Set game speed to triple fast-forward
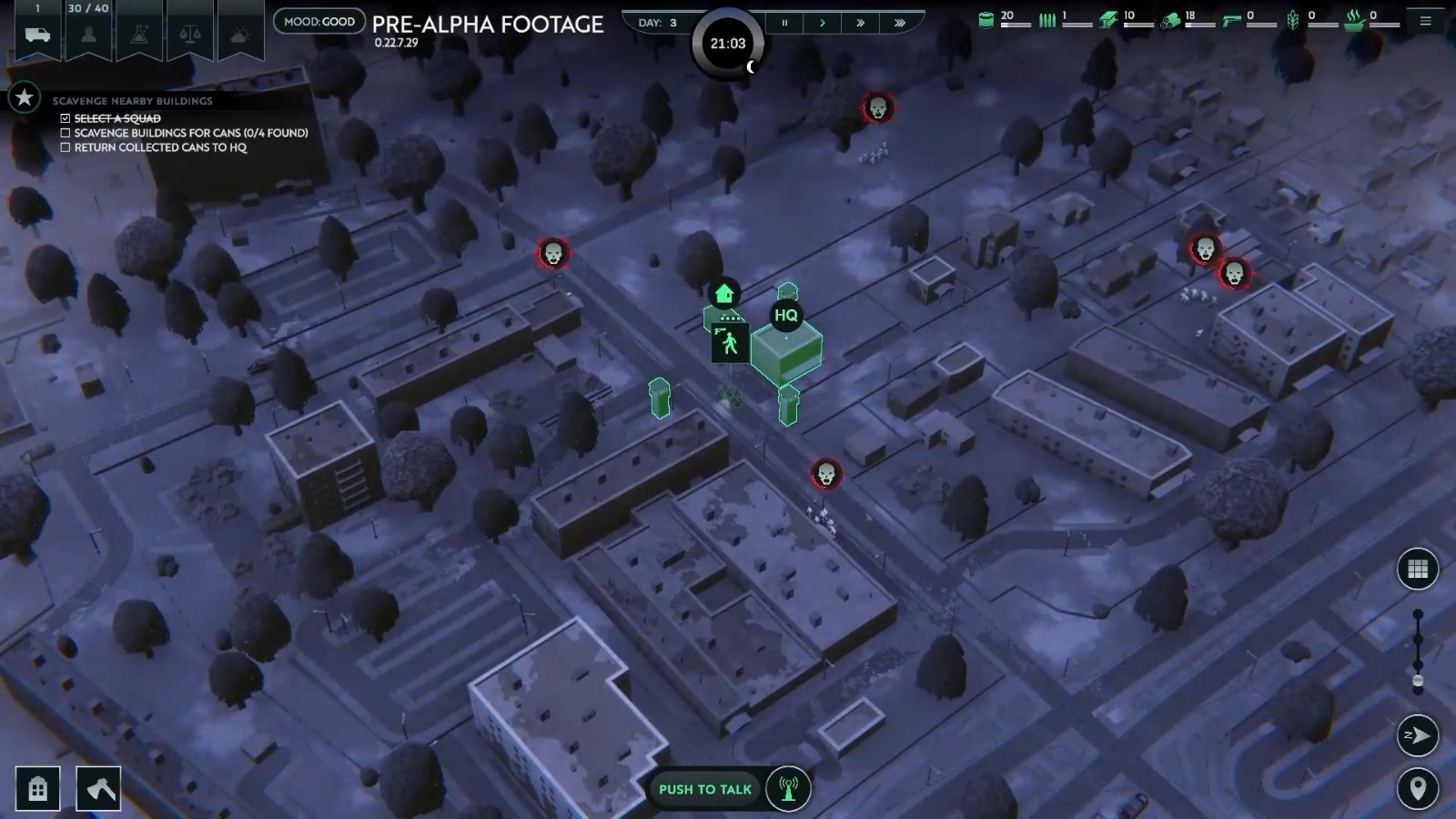1456x819 pixels. (x=900, y=23)
